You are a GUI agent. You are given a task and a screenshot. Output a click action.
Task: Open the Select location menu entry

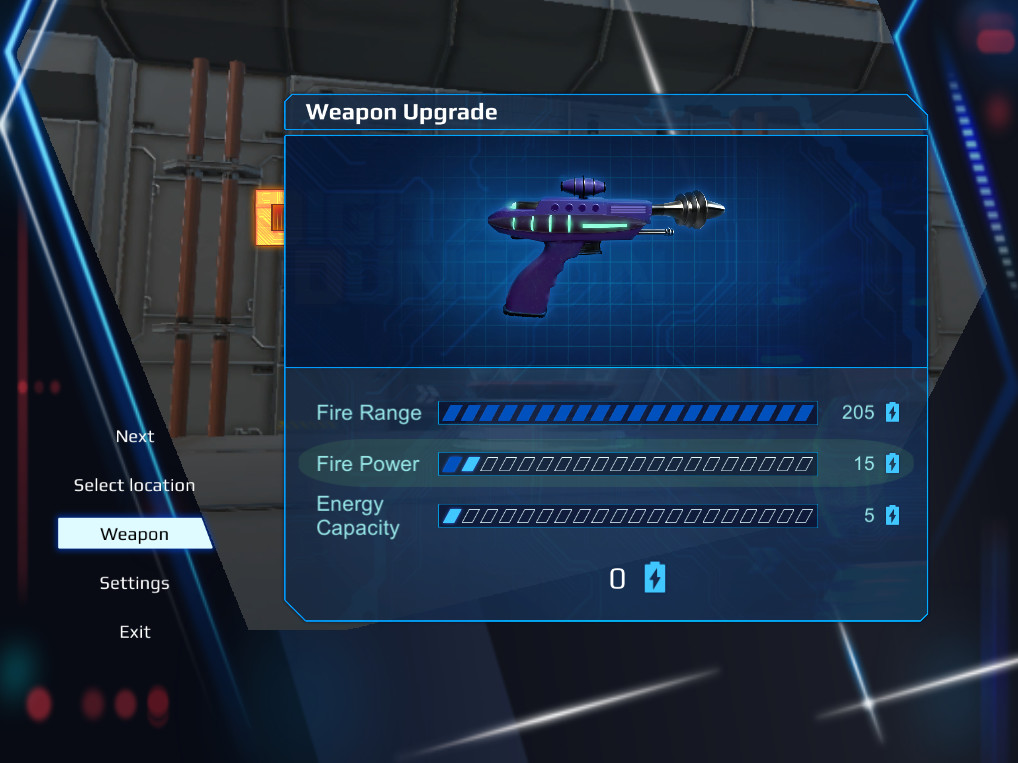(134, 485)
